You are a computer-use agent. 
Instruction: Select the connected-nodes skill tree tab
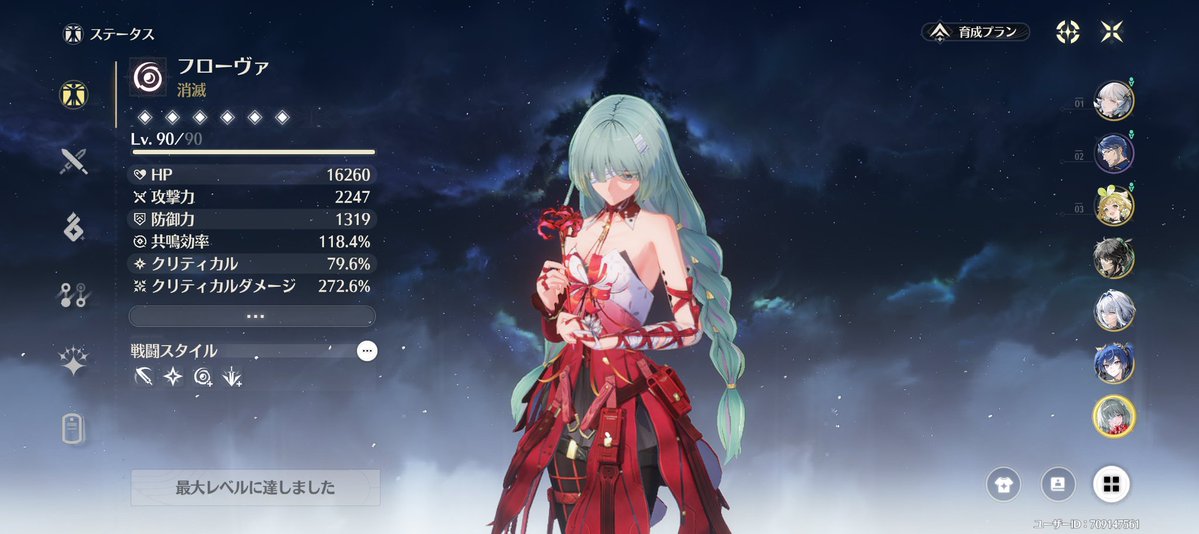(73, 295)
